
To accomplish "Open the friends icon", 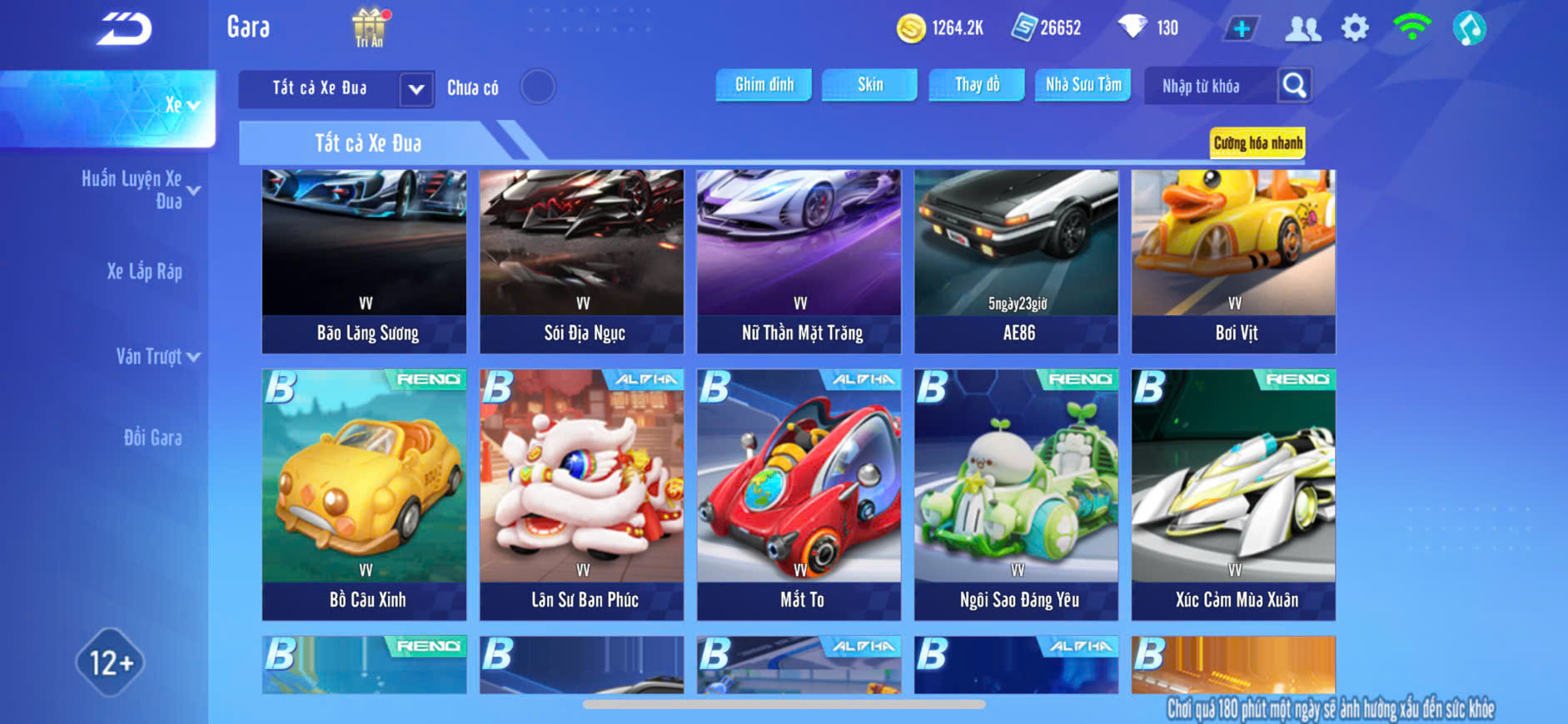I will (x=1302, y=28).
